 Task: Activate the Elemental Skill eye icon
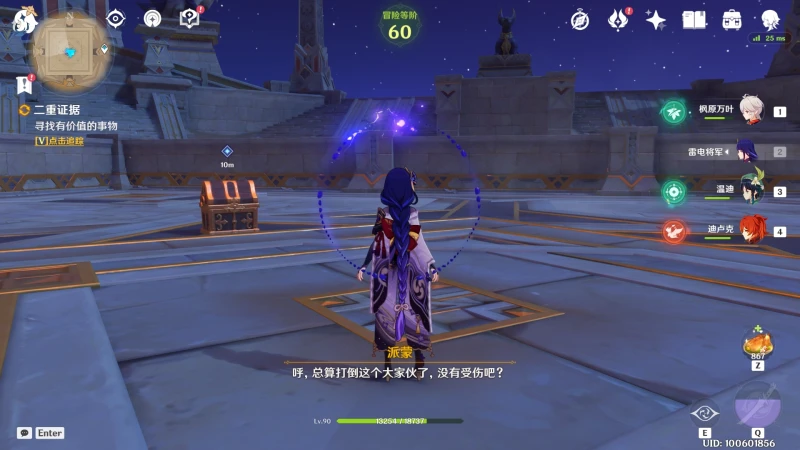point(705,414)
